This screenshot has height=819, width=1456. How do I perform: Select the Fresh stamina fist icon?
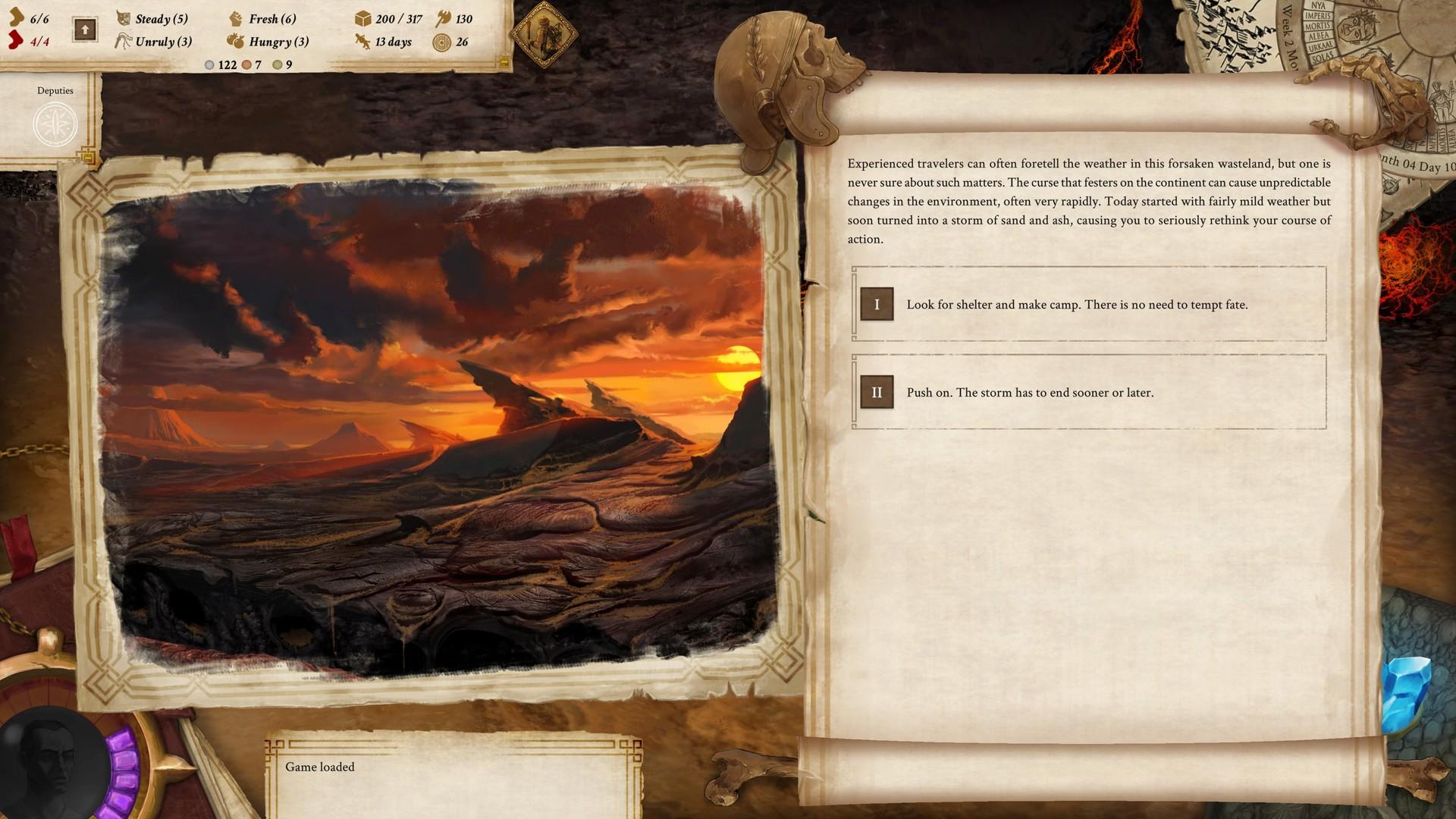(x=236, y=19)
